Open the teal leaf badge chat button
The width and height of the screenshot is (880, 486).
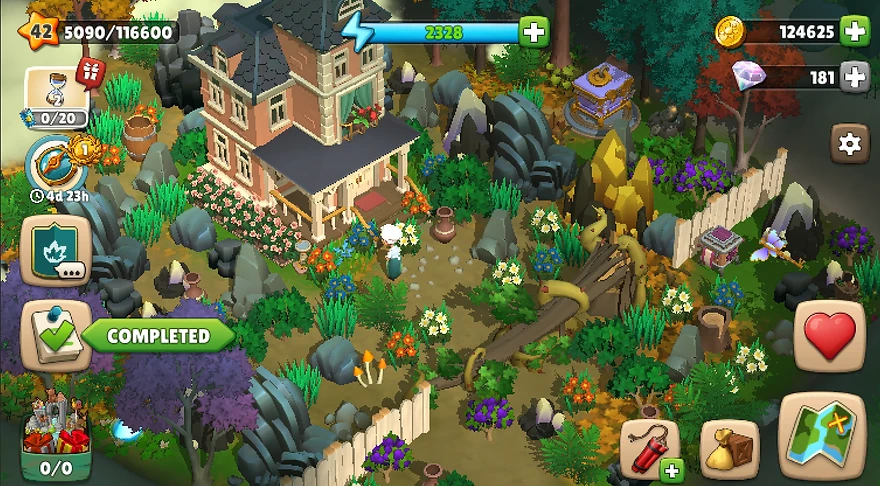pos(56,250)
